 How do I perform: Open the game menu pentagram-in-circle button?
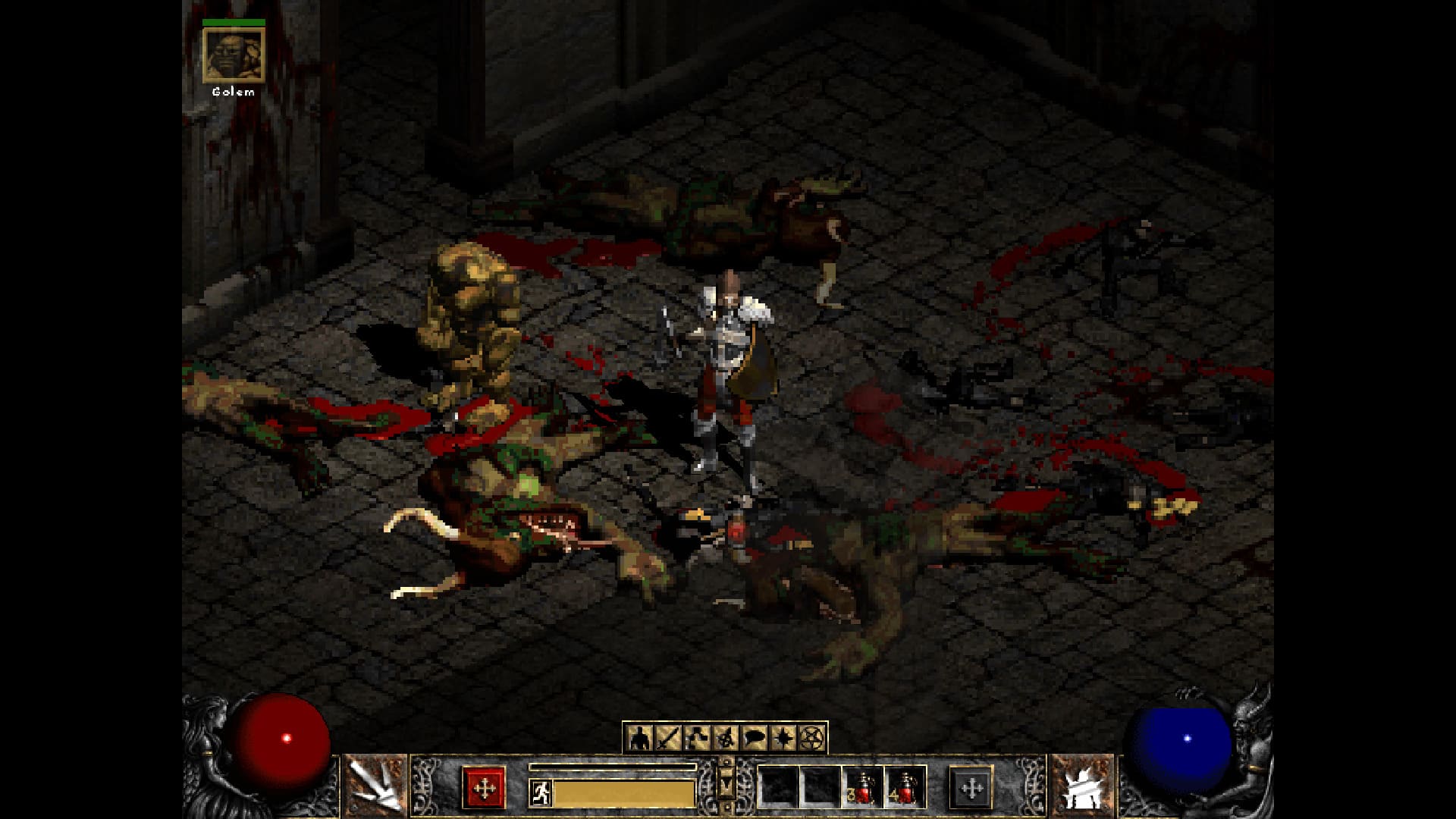pyautogui.click(x=812, y=737)
